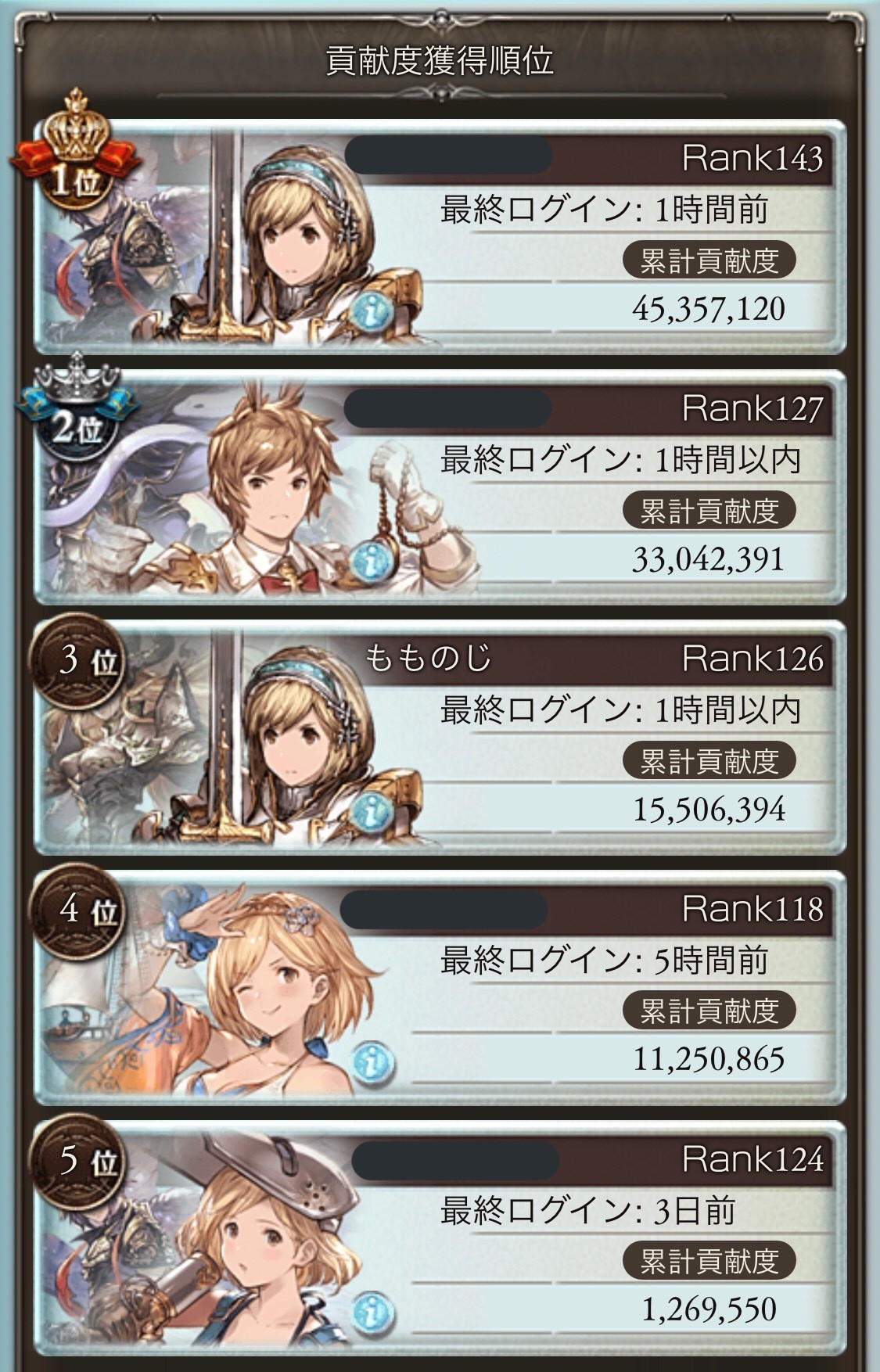Open the 1st place Rank143 player row

(594, 235)
